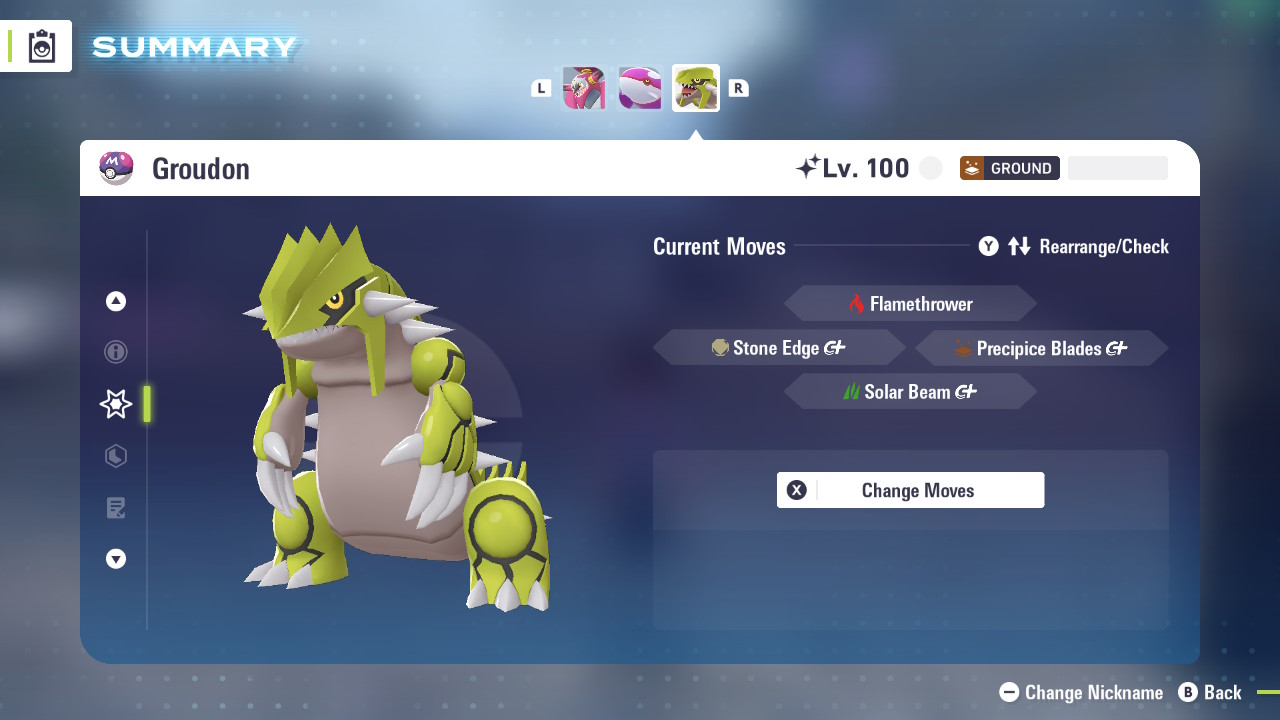Switch to the Kyogre Pokémon tab
Viewport: 1280px width, 720px height.
pyautogui.click(x=640, y=88)
